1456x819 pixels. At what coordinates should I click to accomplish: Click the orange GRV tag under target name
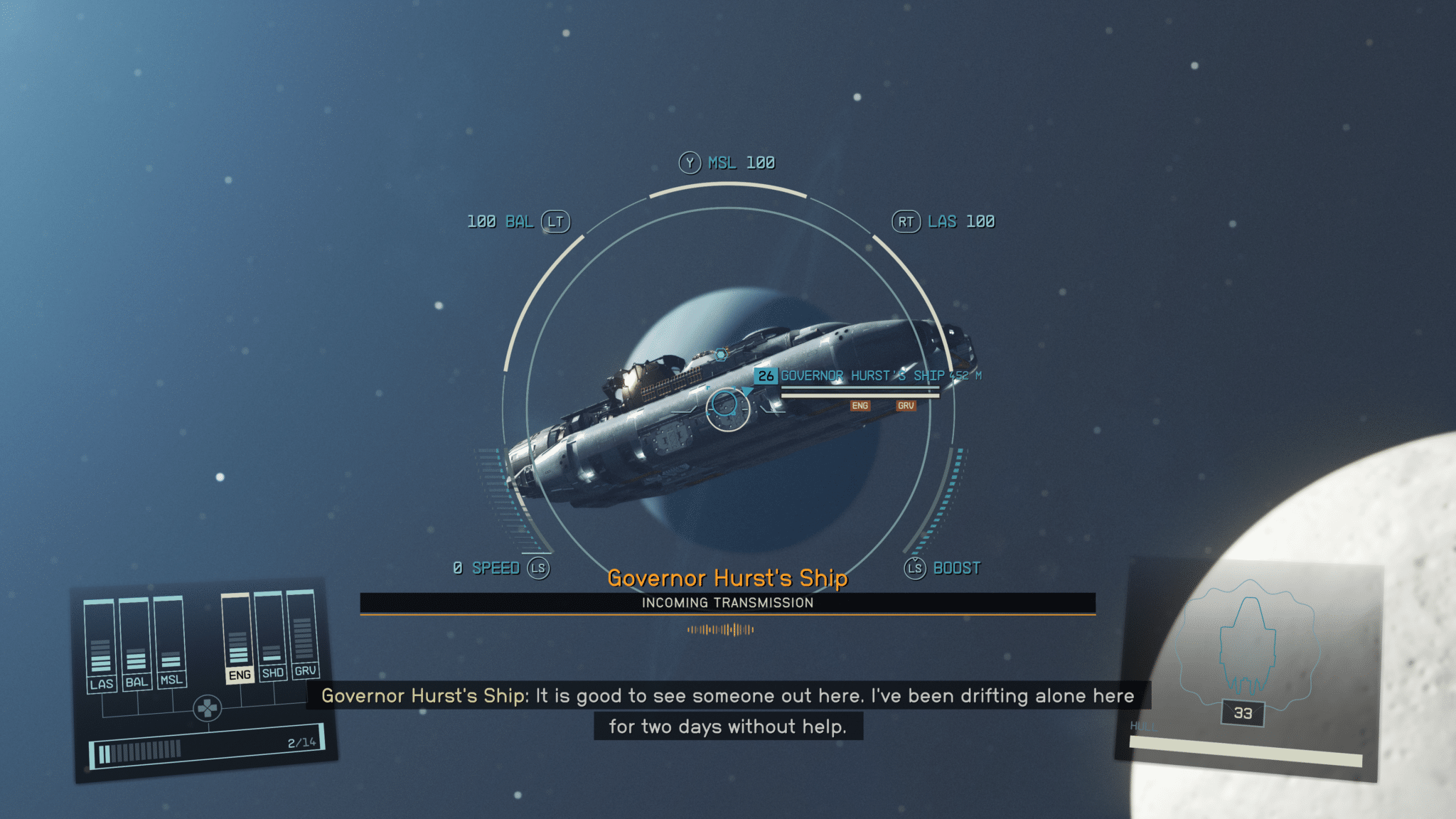click(x=905, y=406)
